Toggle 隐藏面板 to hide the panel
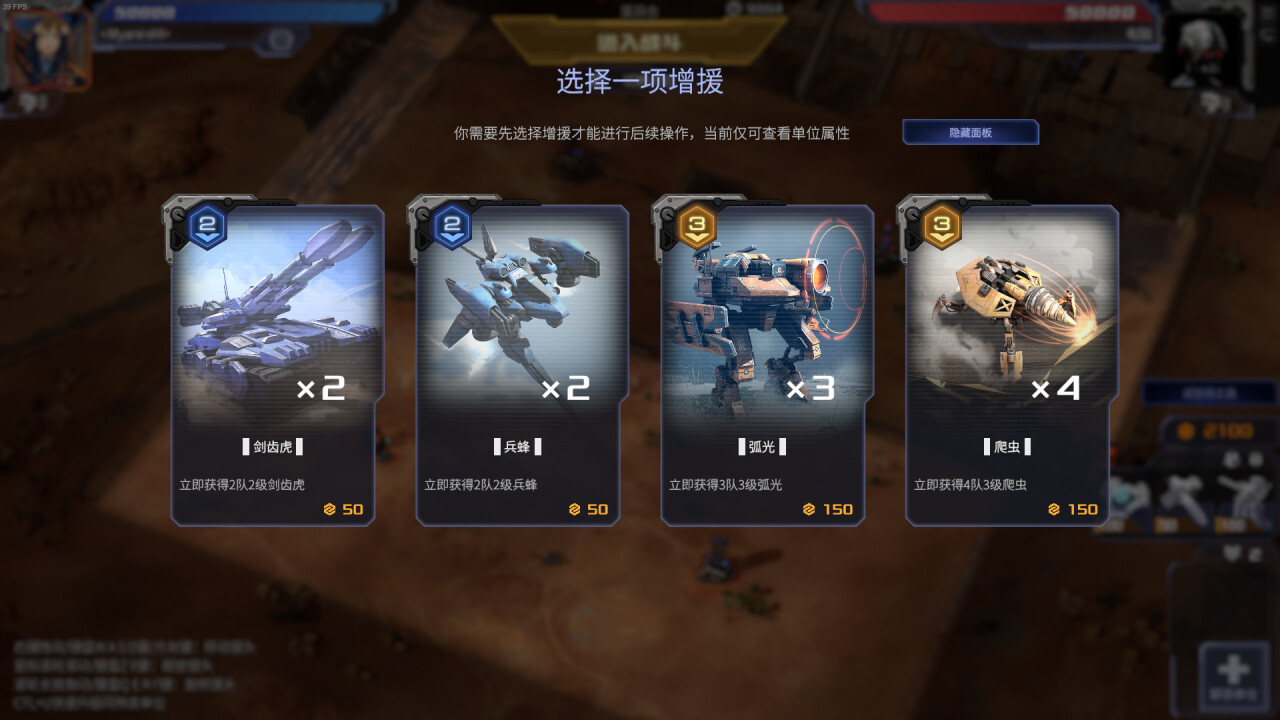The image size is (1280, 720). coord(971,132)
